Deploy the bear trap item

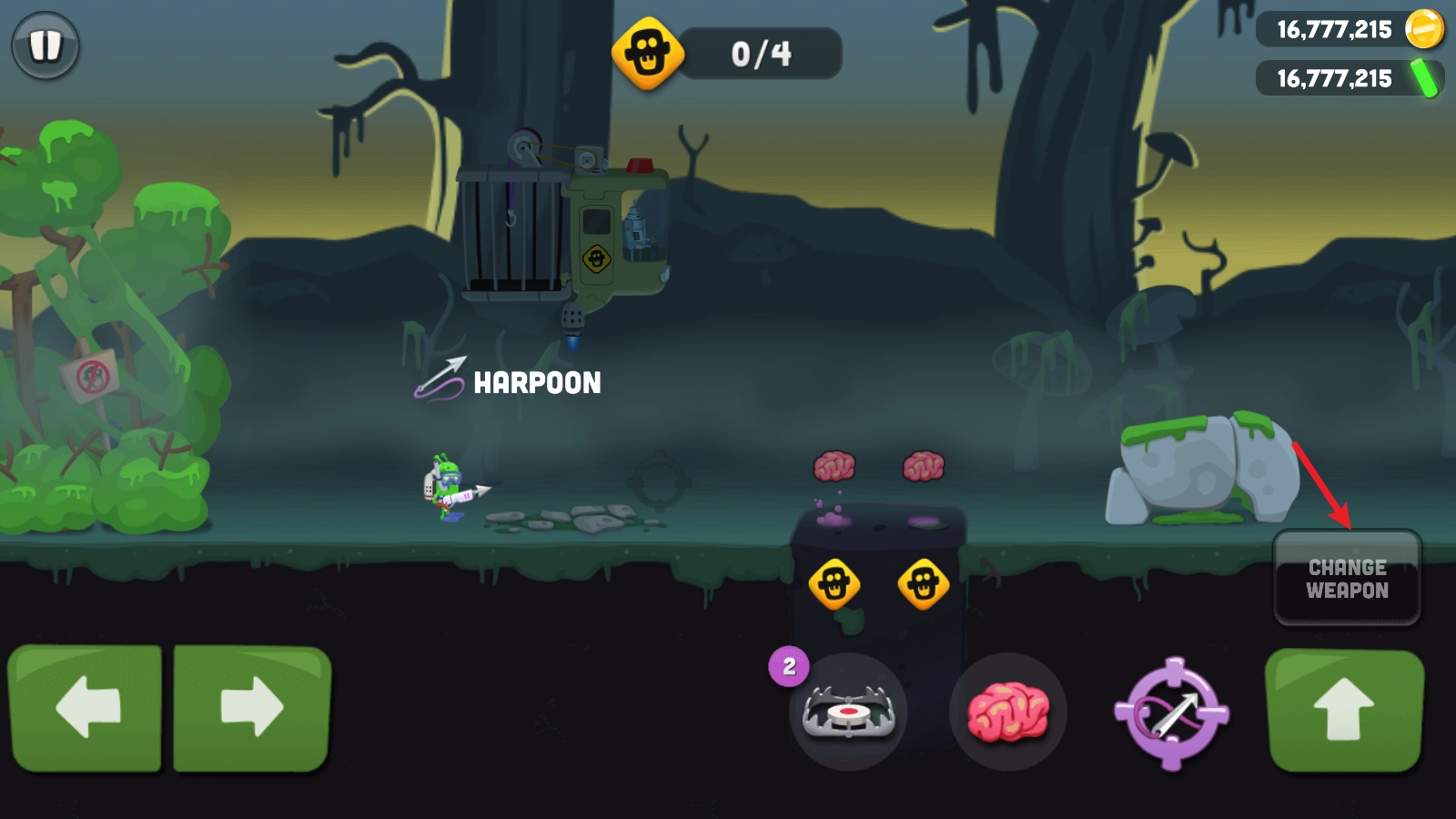848,712
